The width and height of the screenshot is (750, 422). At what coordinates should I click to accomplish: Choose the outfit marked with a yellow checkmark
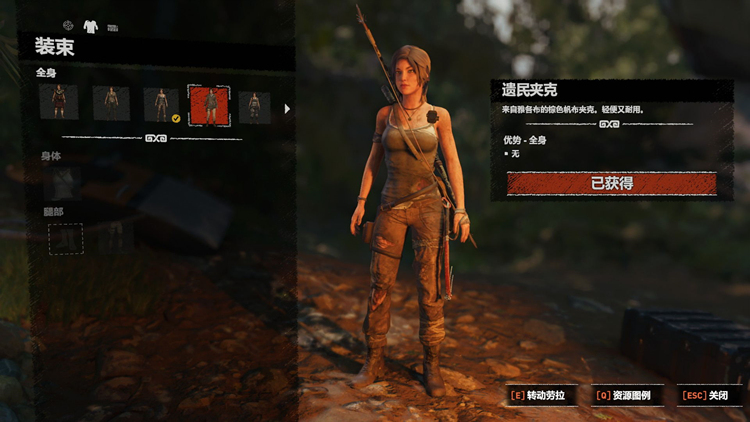pyautogui.click(x=160, y=104)
